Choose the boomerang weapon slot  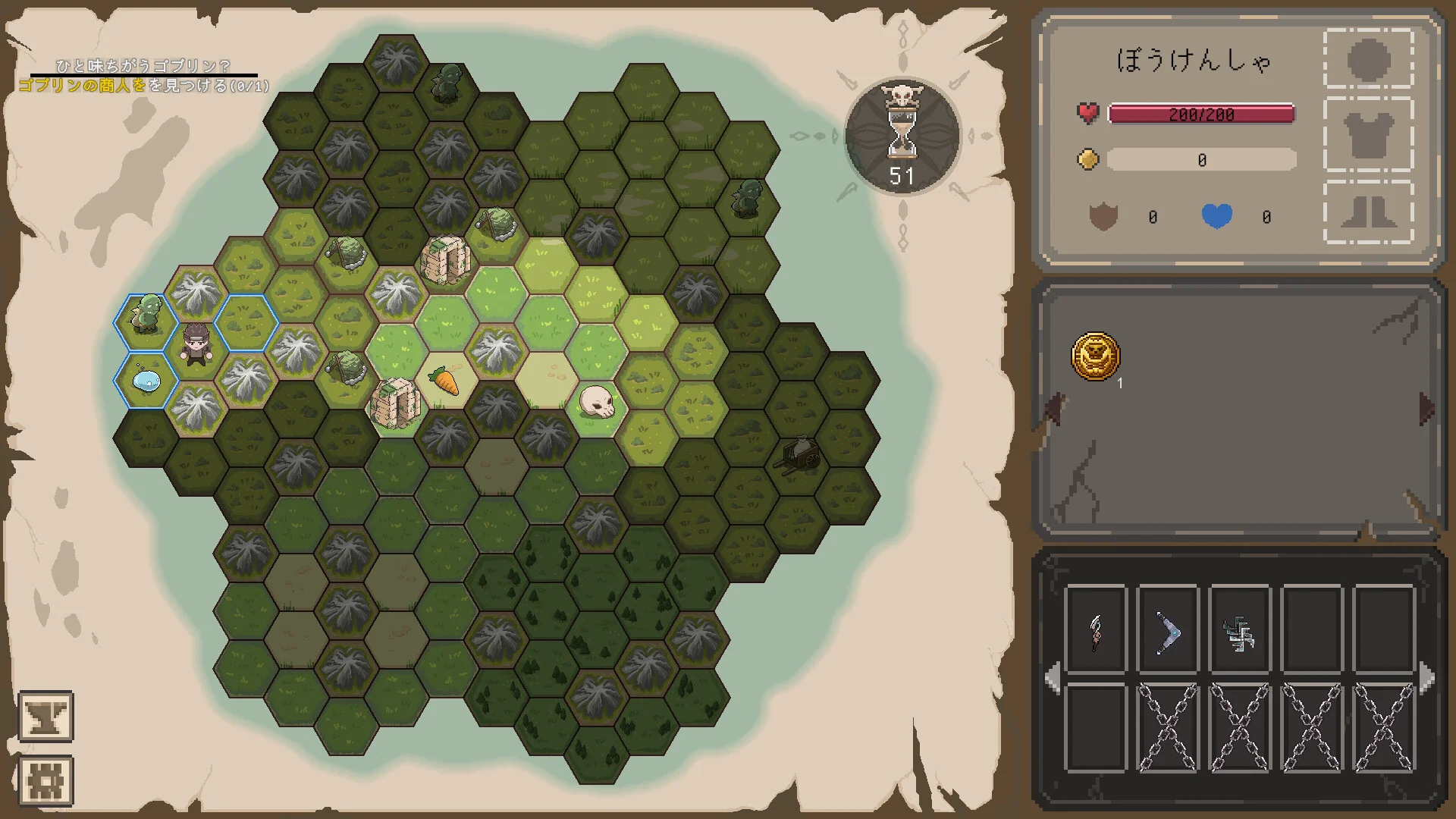pos(1167,631)
